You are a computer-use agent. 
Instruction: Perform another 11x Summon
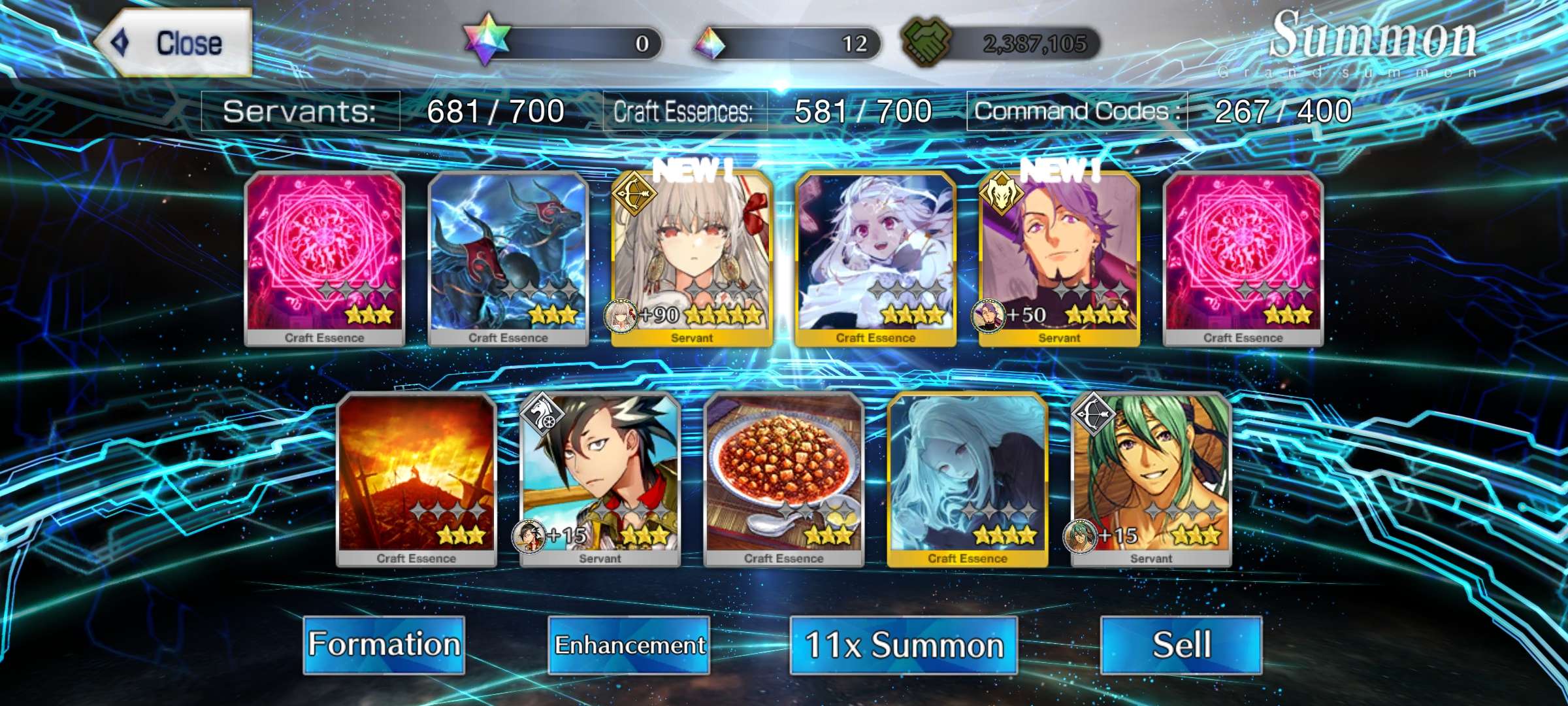[903, 645]
